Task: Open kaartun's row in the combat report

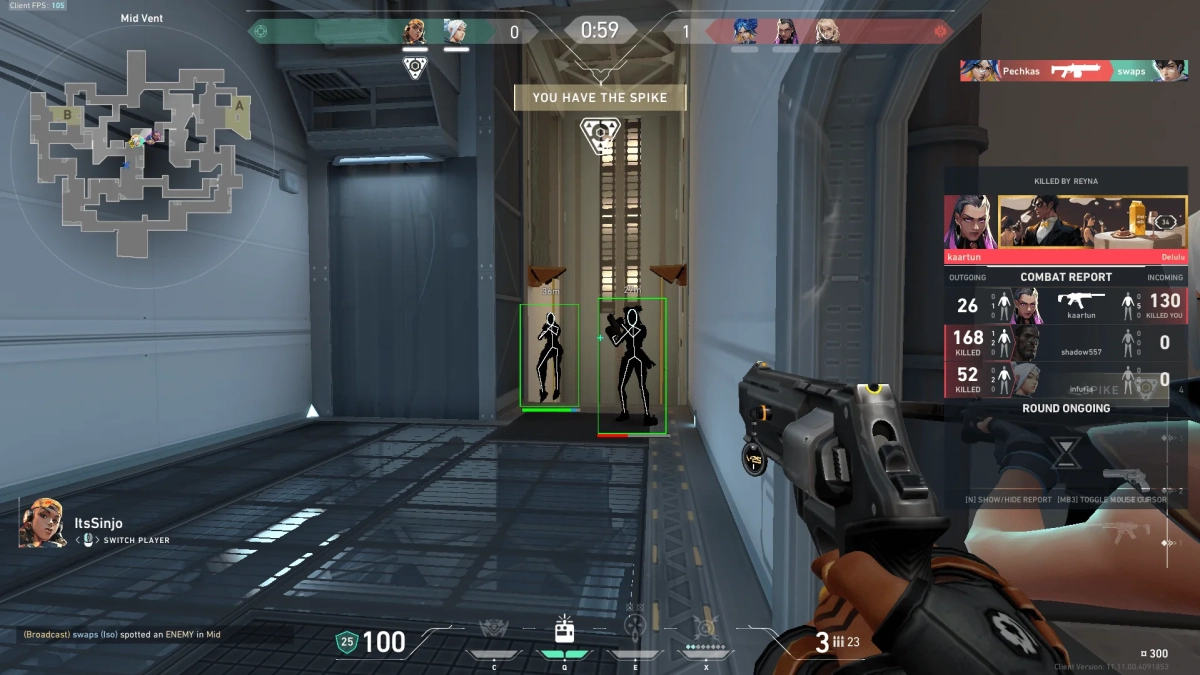Action: [x=1066, y=305]
